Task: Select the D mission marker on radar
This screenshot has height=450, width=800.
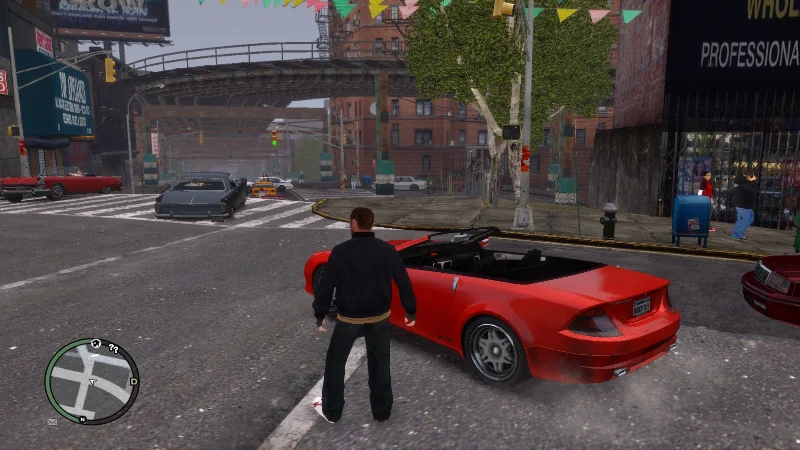Action: (x=133, y=382)
